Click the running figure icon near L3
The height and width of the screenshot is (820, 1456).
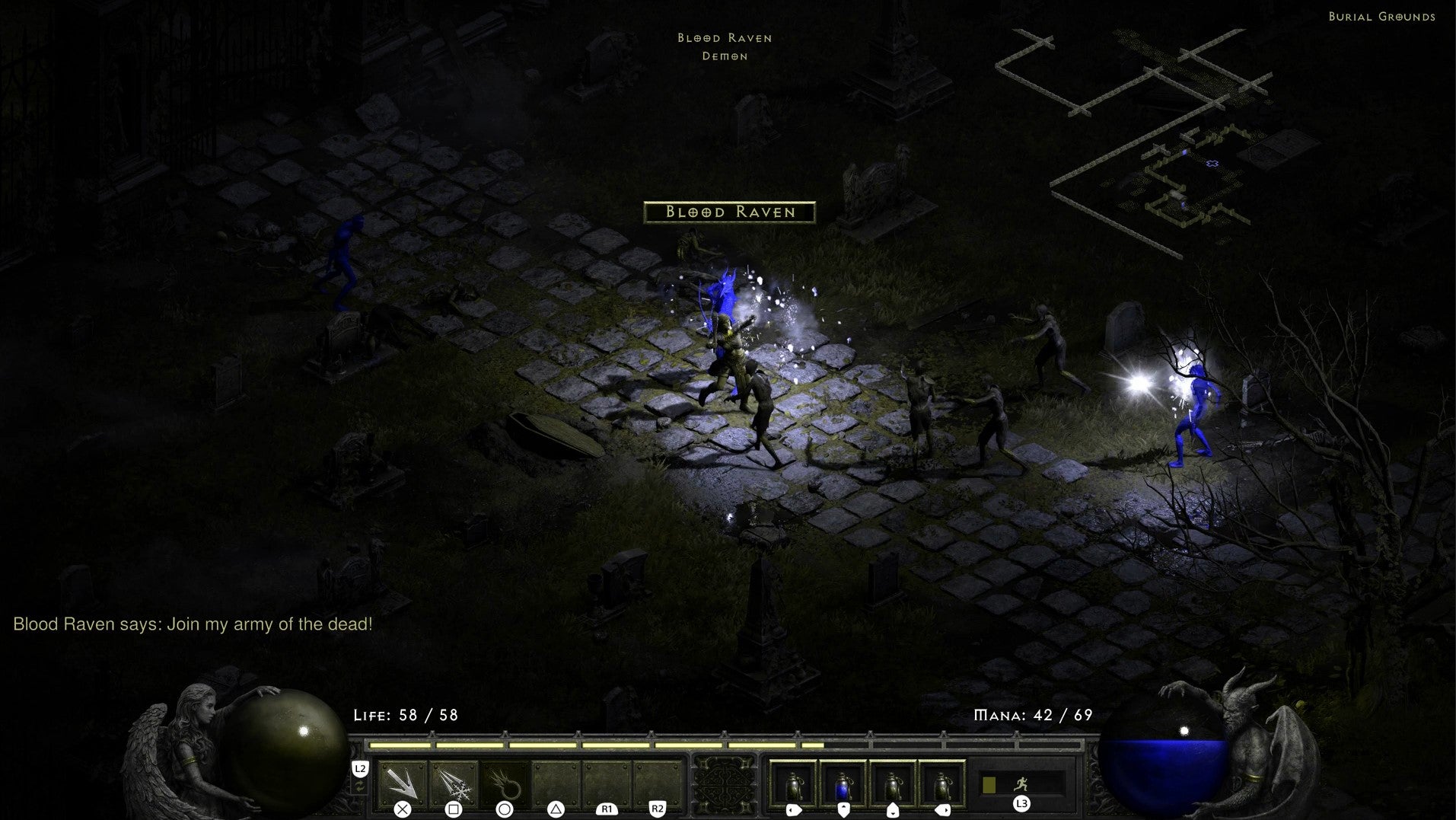[x=1022, y=784]
